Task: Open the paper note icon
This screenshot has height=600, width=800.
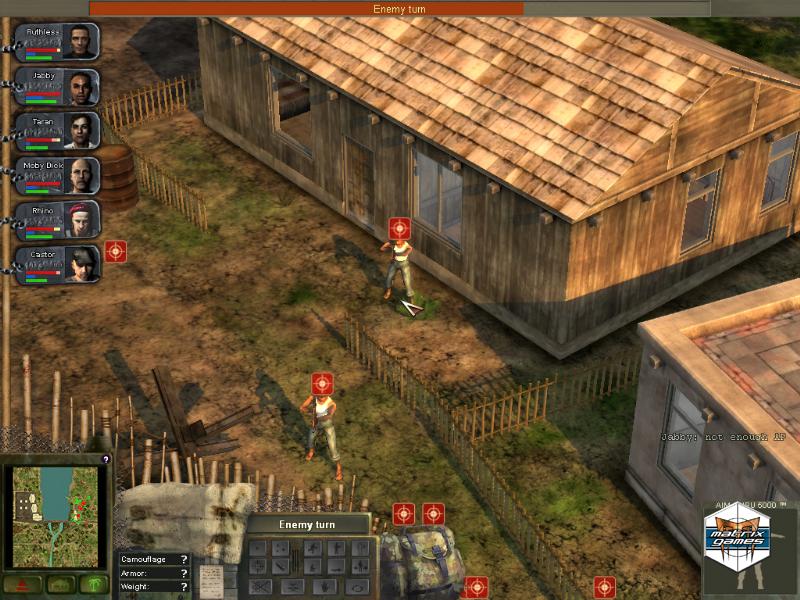Action: [212, 579]
